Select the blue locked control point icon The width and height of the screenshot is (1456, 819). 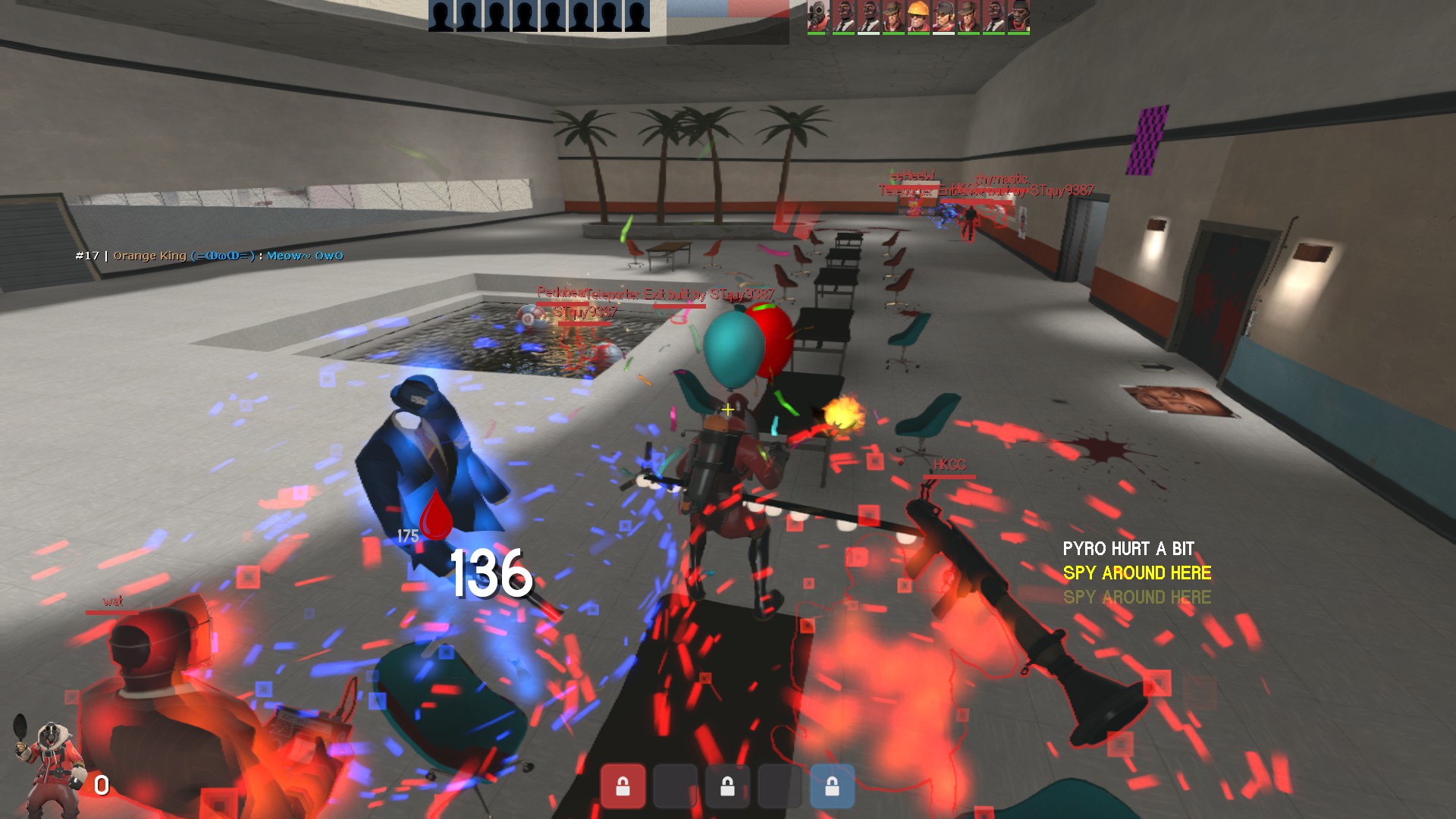[832, 786]
